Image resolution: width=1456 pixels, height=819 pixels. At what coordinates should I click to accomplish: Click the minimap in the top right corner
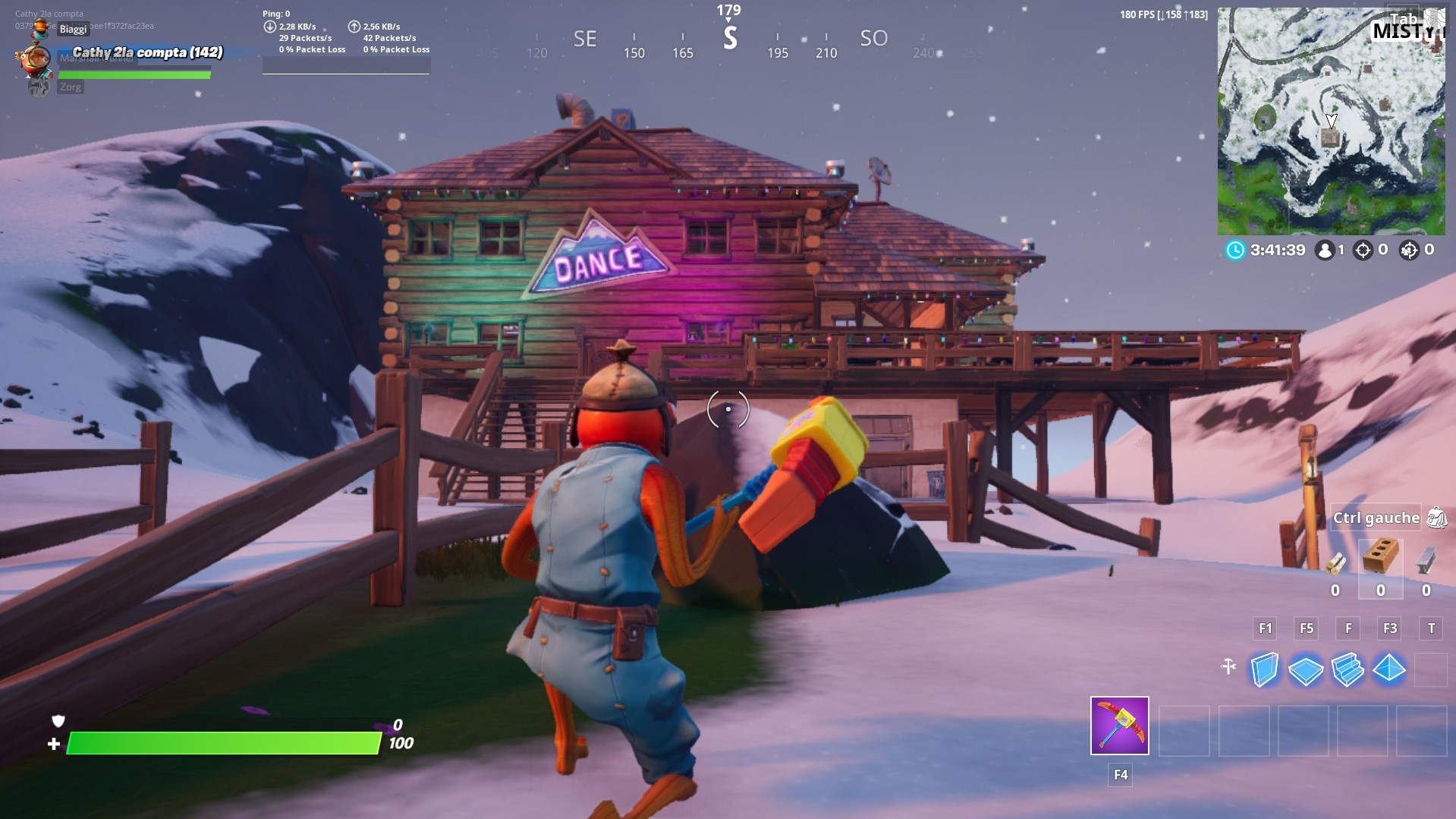[1333, 121]
